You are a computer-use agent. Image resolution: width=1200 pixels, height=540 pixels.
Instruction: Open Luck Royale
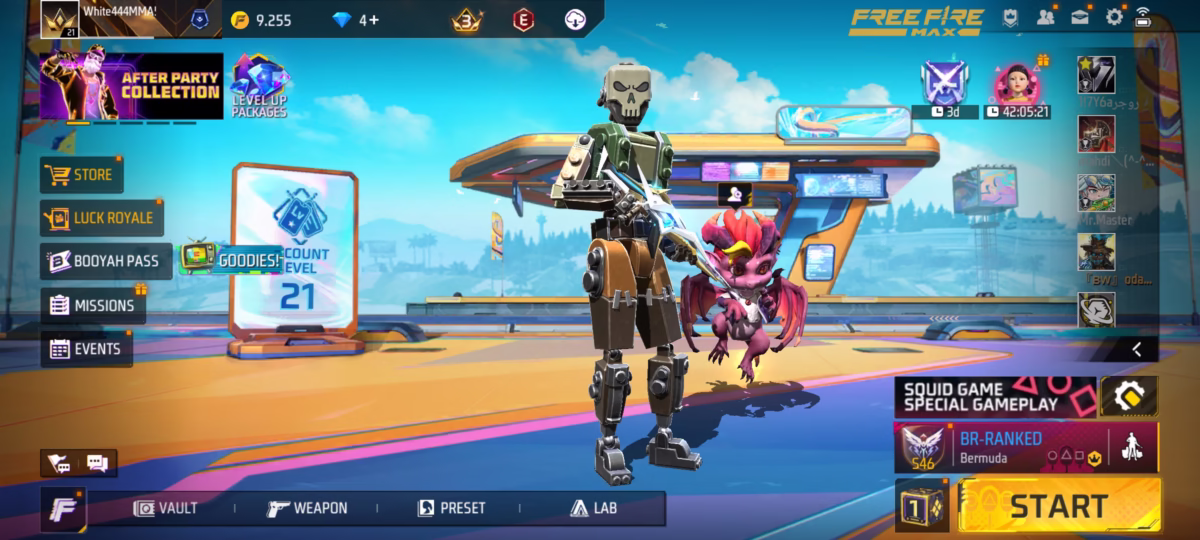102,218
